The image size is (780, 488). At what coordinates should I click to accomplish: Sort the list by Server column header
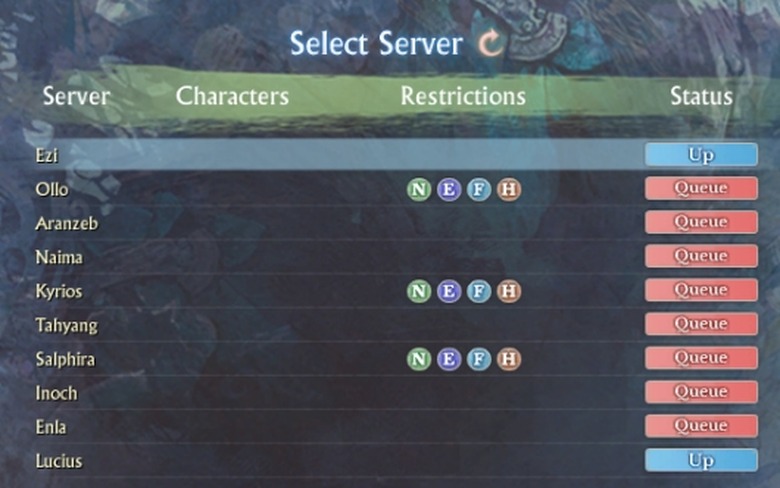coord(76,97)
